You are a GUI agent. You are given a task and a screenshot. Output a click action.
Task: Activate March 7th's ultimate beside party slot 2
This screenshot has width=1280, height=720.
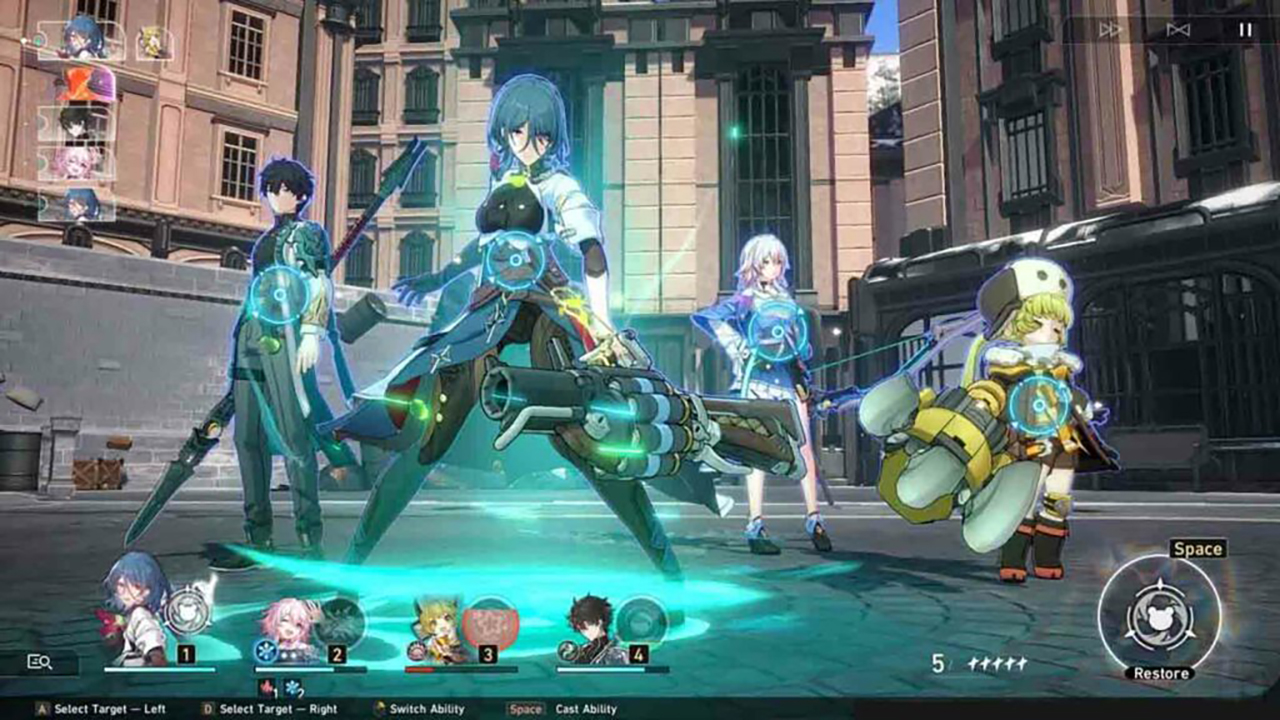coord(338,620)
